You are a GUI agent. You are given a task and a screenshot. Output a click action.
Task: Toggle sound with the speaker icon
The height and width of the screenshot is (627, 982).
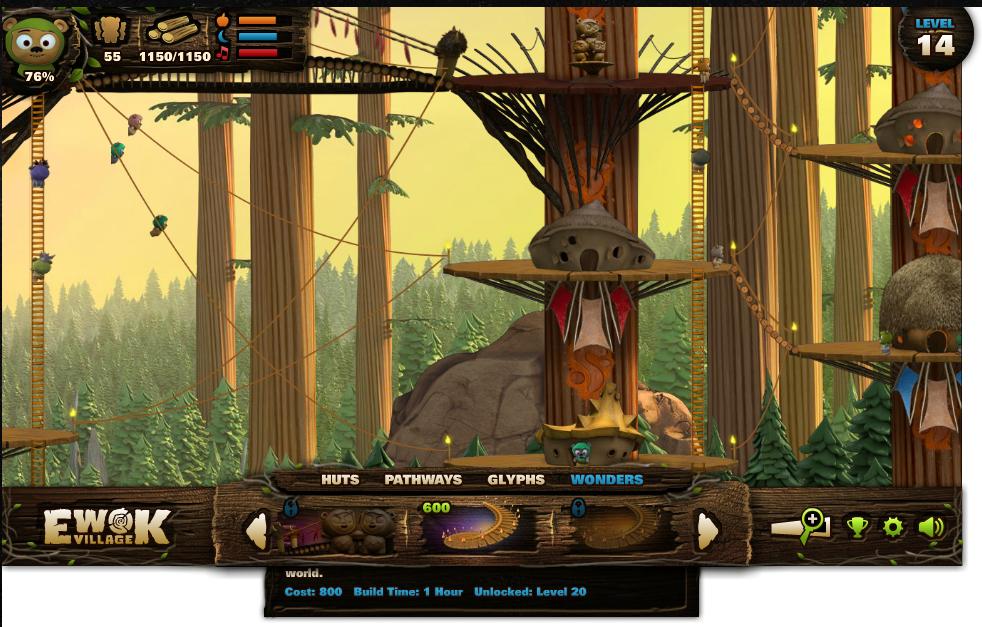931,527
